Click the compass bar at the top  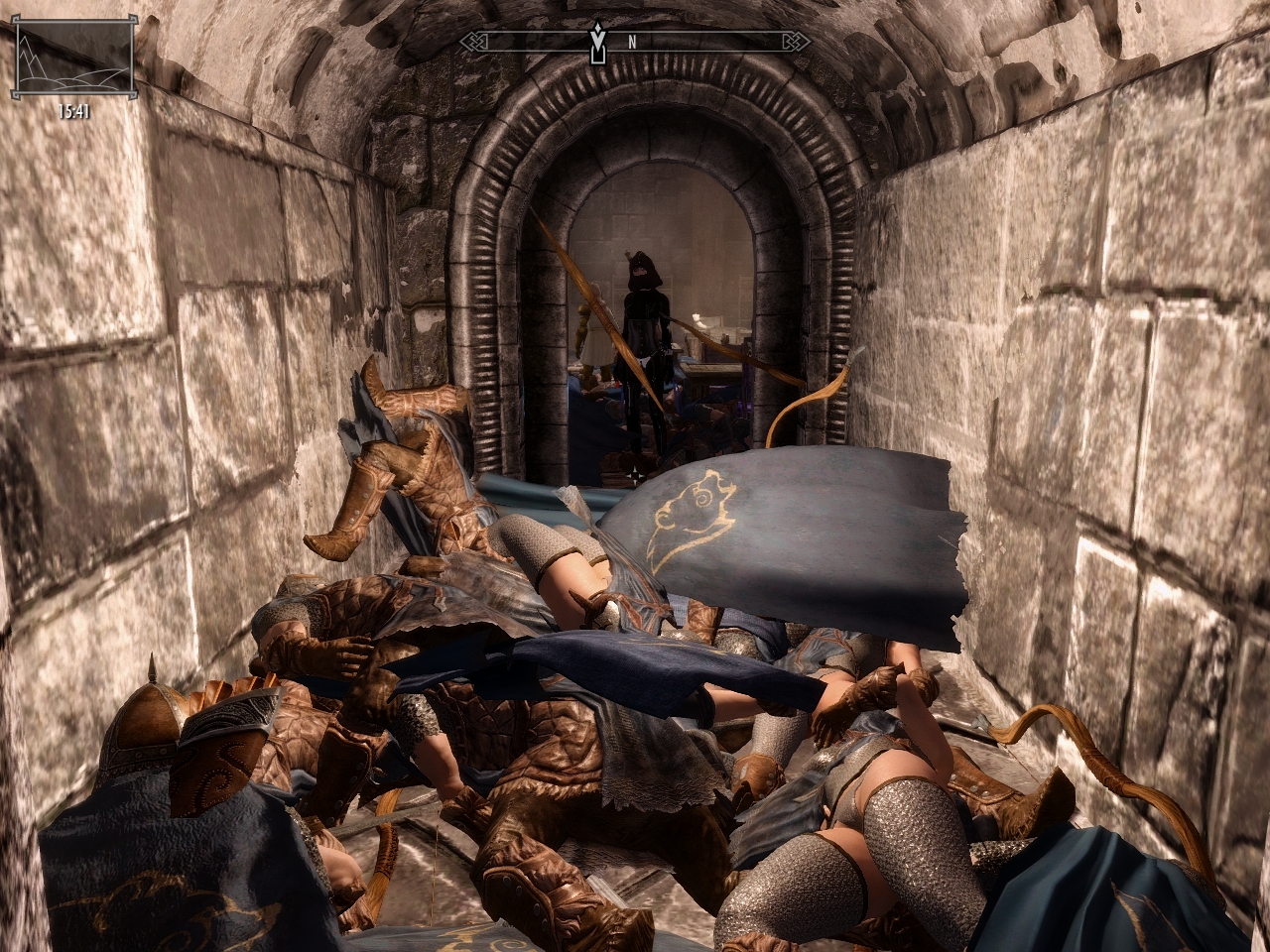coord(695,43)
